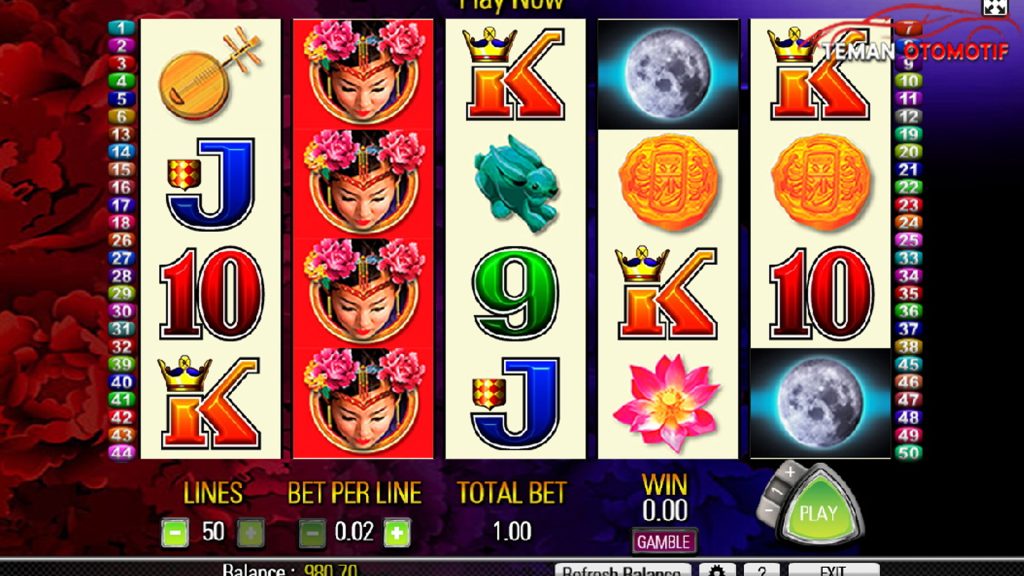Click the small plus on the play dial
The image size is (1024, 576).
coord(789,471)
